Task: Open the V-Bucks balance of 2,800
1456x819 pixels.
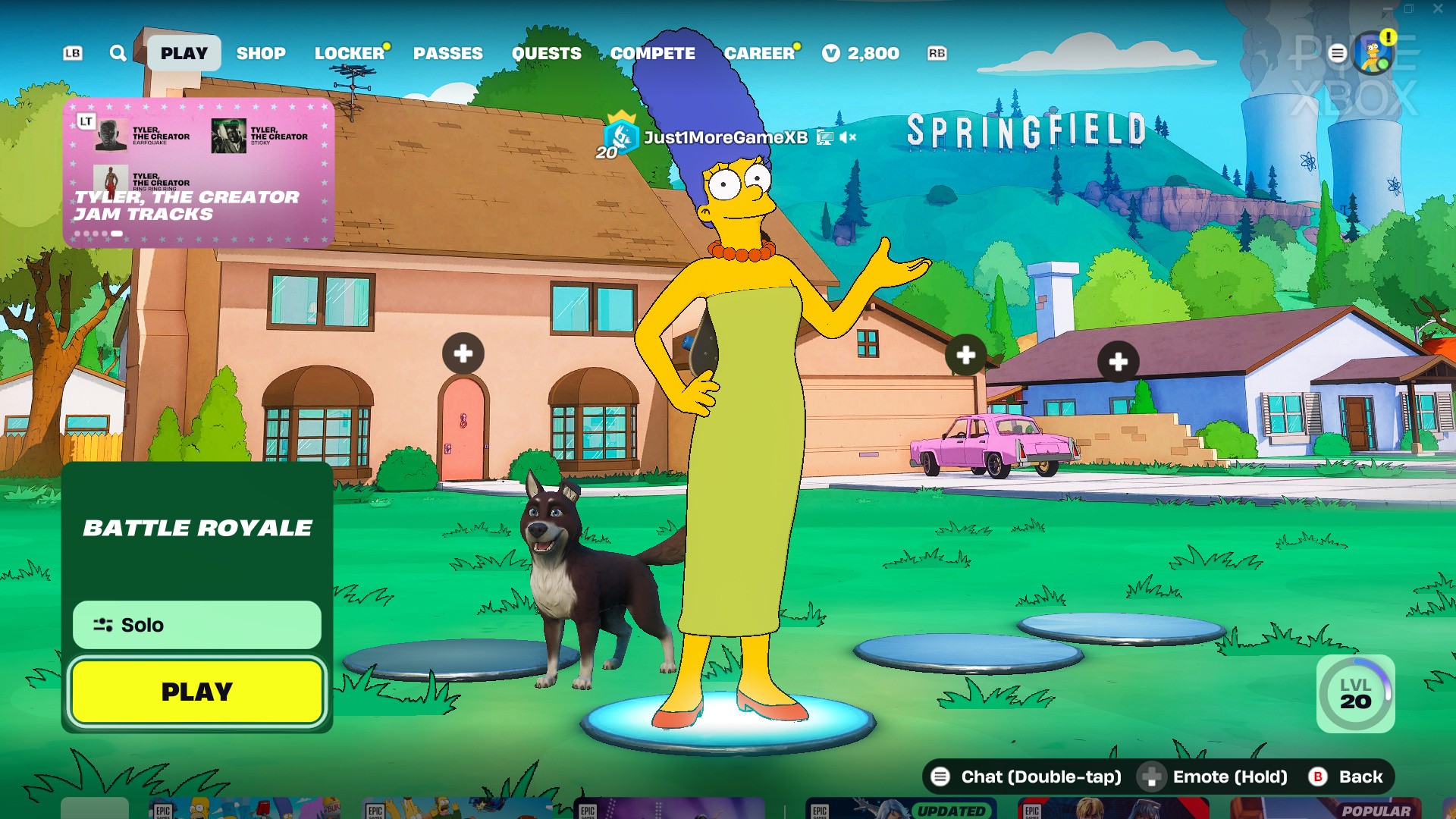Action: coord(861,53)
